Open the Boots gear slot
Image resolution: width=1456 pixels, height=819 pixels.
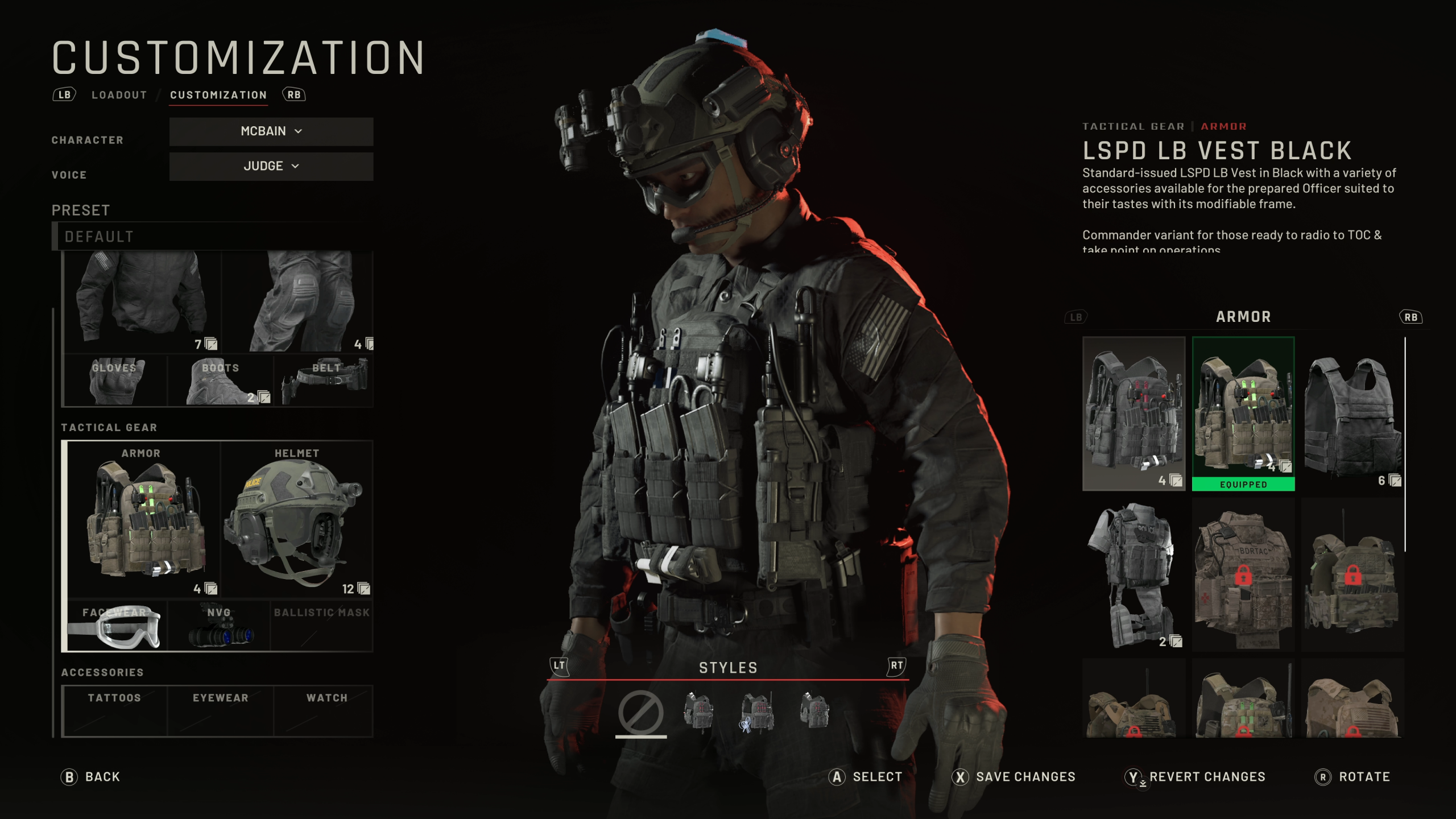point(221,380)
